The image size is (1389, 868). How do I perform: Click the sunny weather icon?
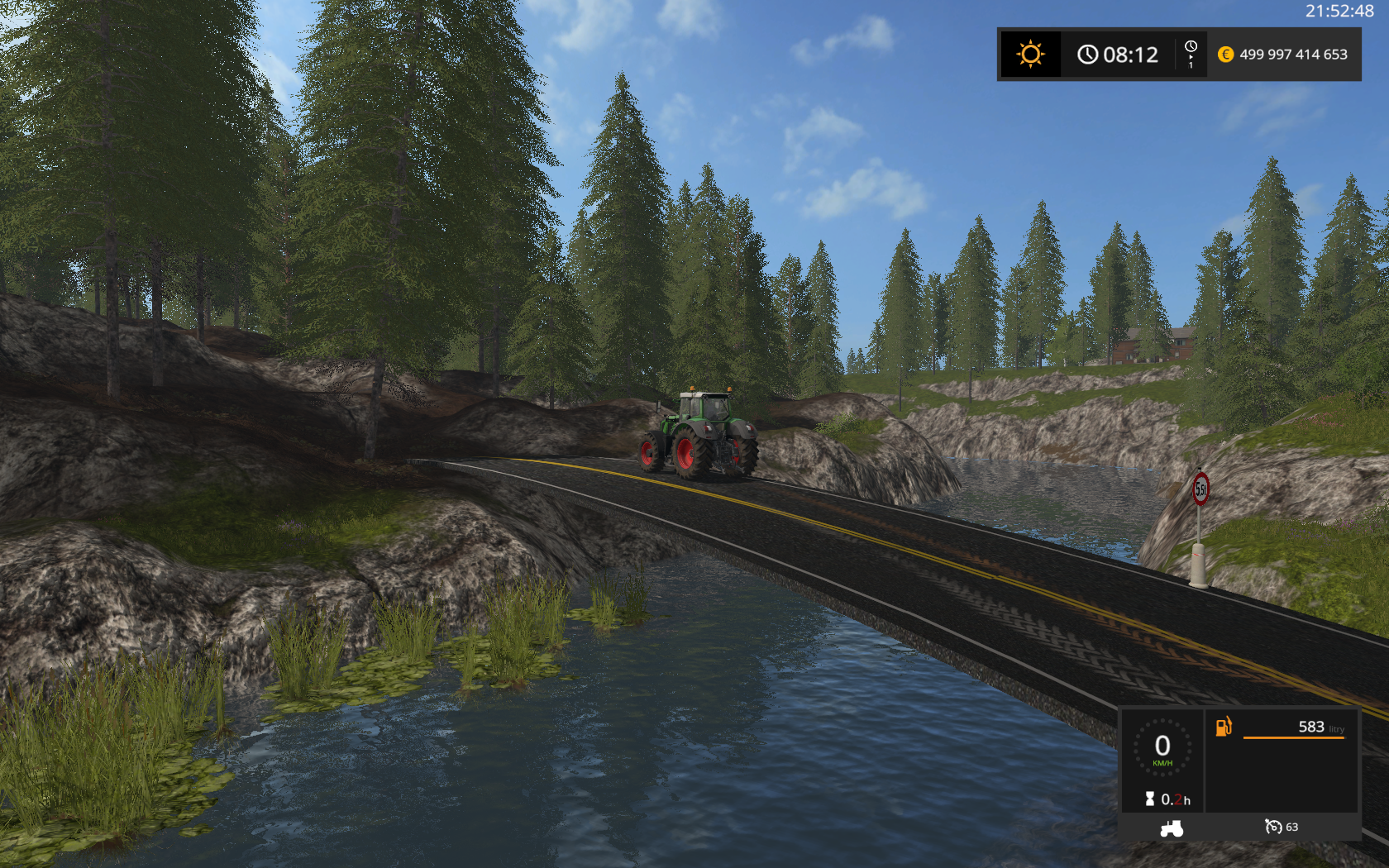tap(1030, 55)
